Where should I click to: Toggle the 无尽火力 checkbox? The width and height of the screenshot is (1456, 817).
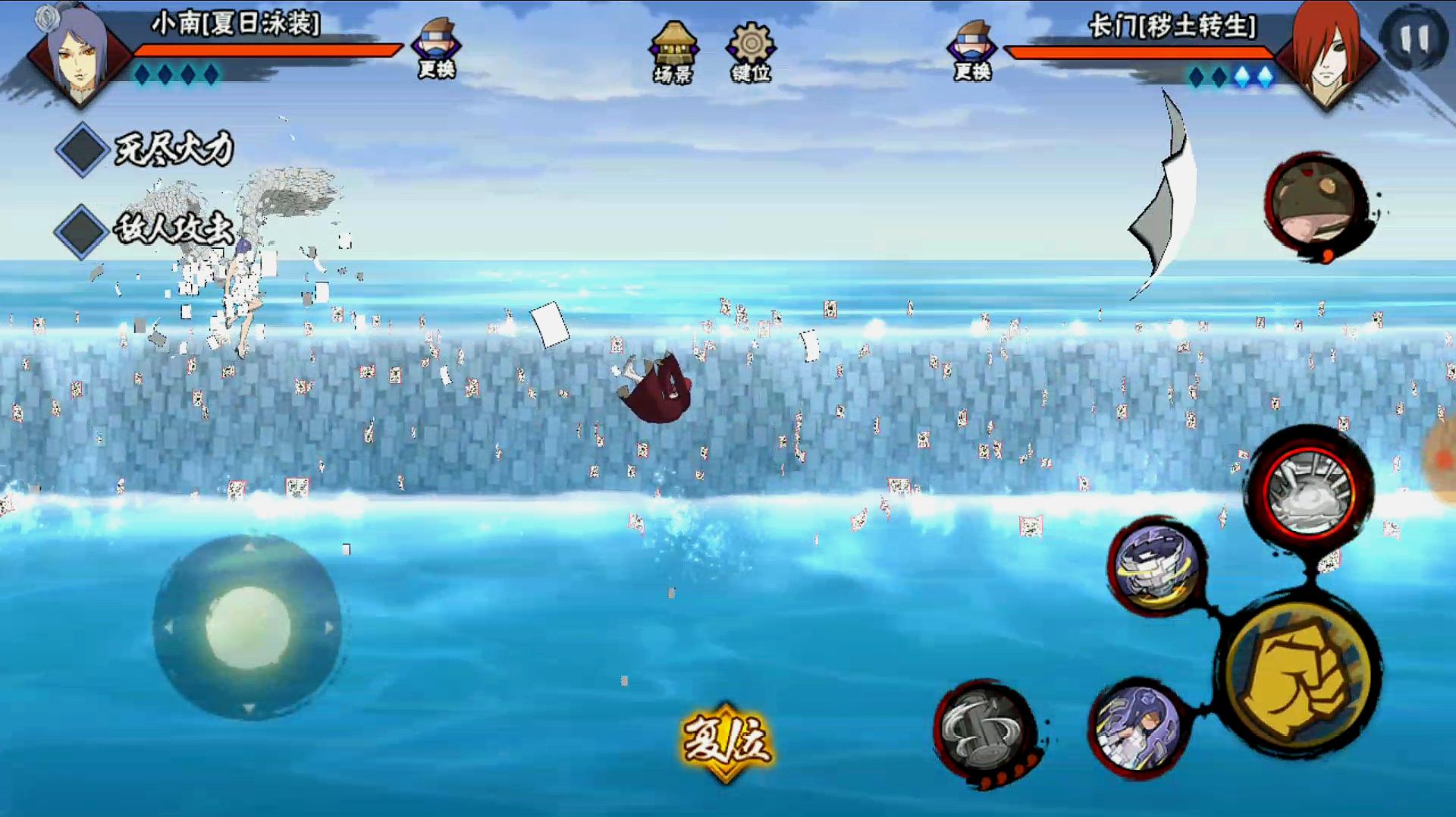click(82, 149)
